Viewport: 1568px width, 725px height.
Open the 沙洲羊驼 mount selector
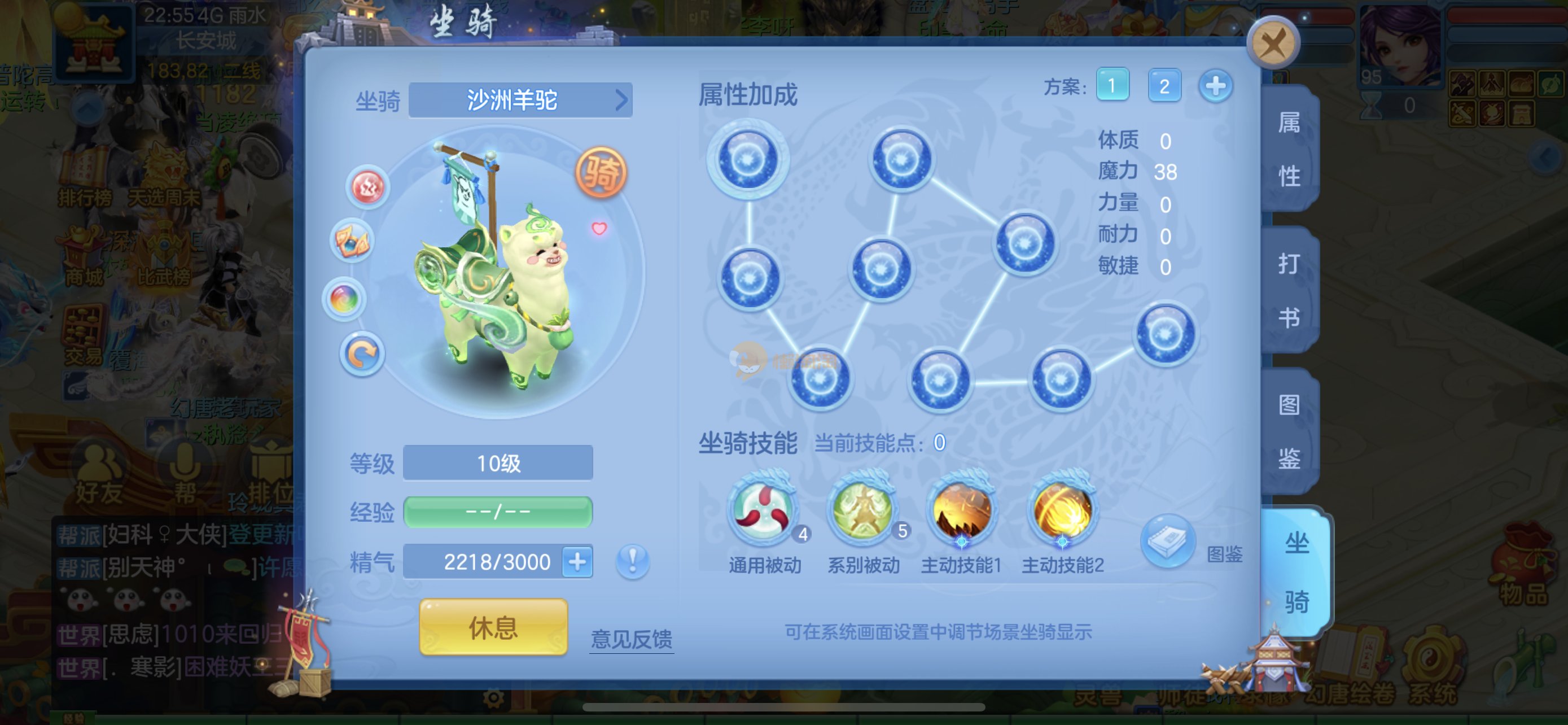pos(520,100)
